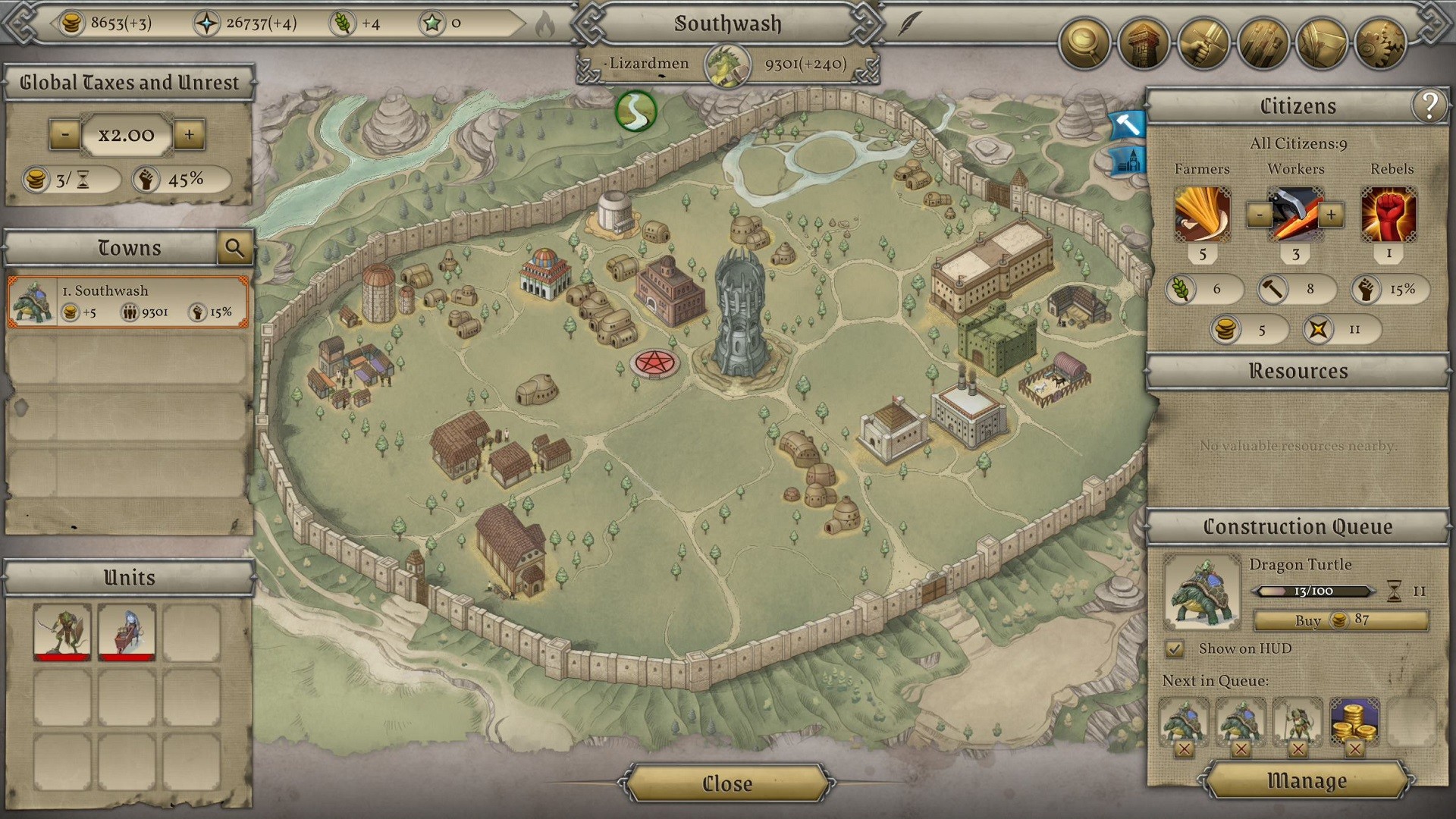This screenshot has height=819, width=1456.
Task: Switch to the blue hammer production tab
Action: tap(1127, 124)
